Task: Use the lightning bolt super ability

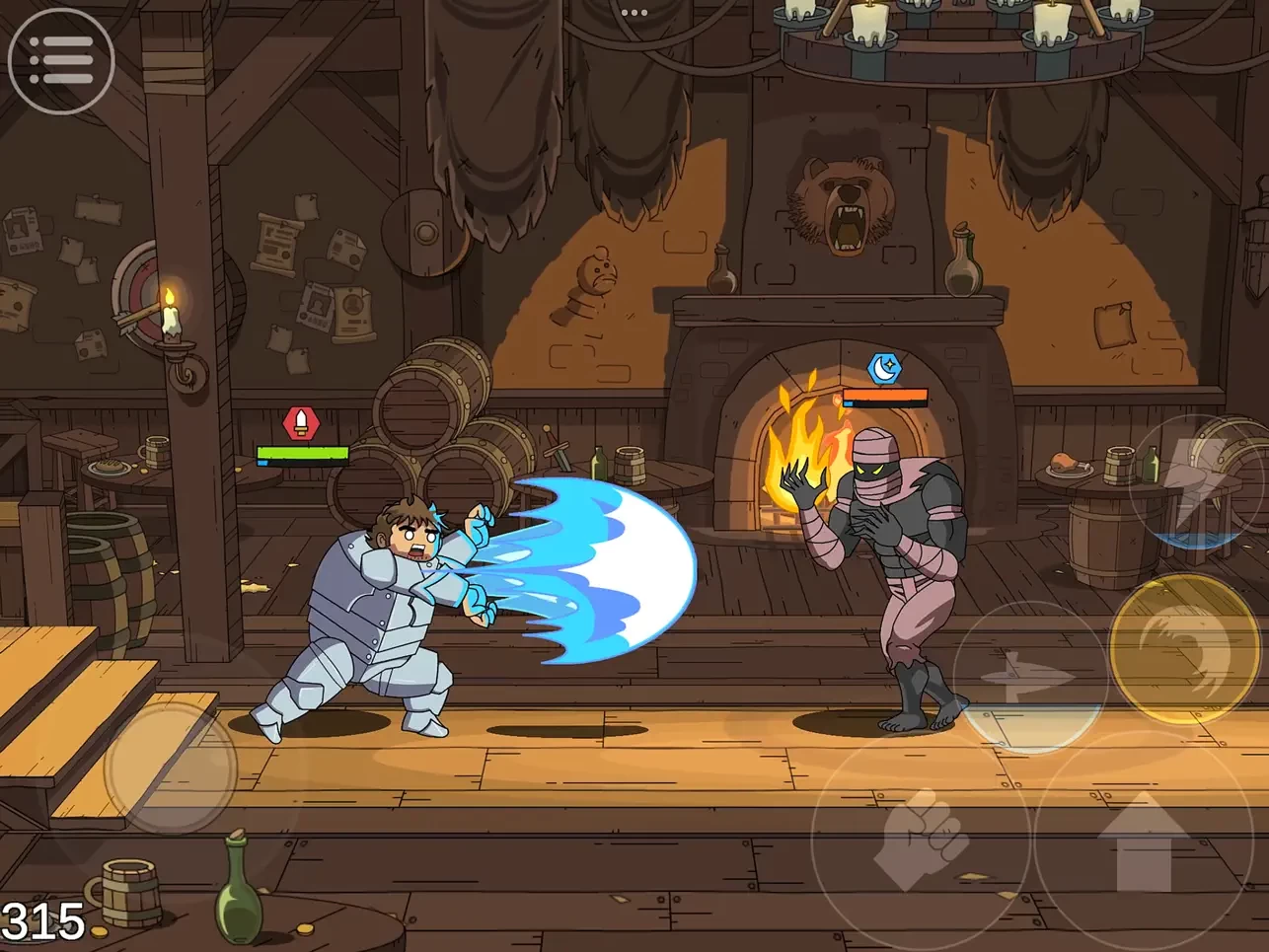Action: coord(1199,480)
